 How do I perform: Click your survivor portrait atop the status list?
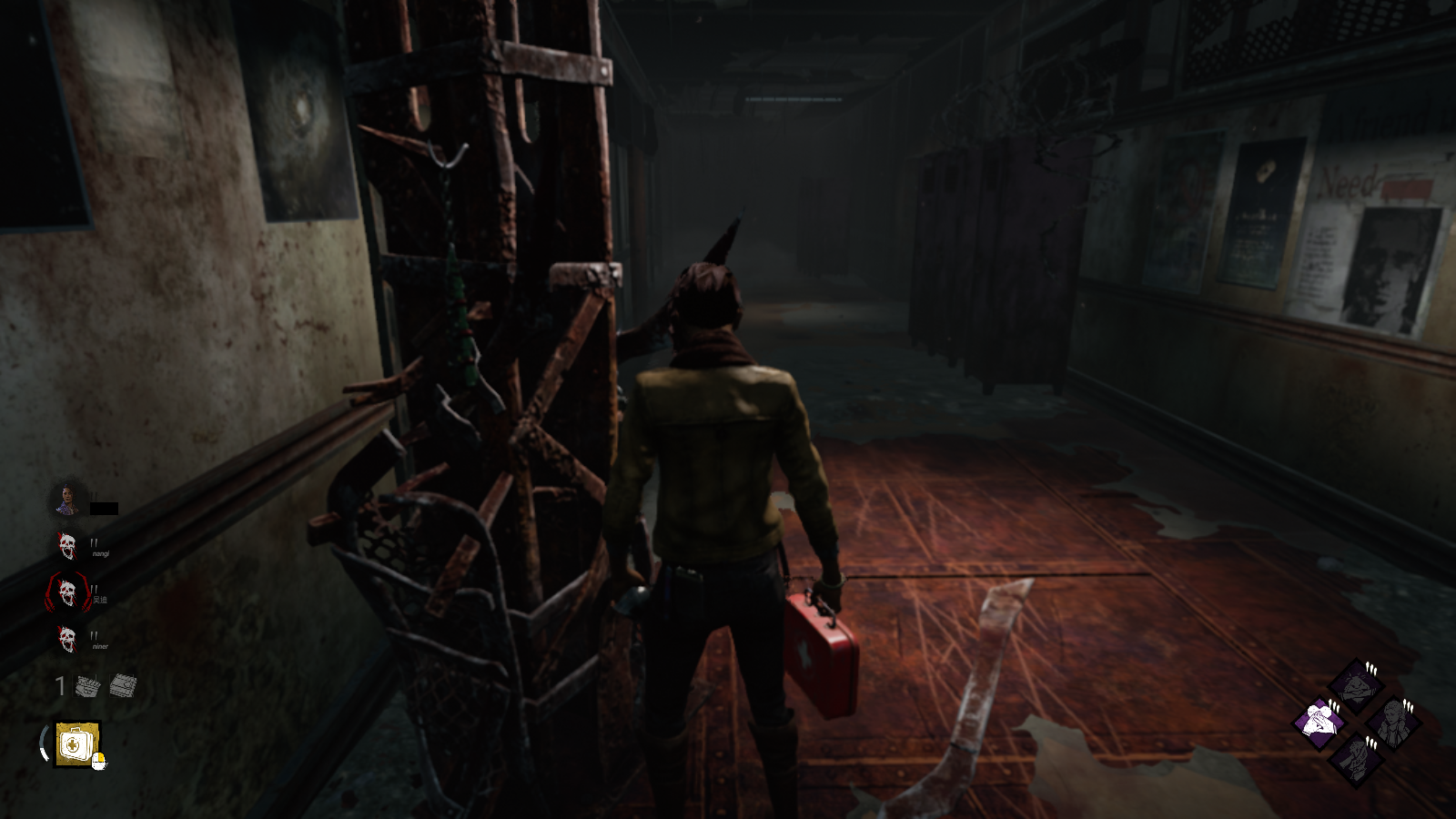point(67,497)
